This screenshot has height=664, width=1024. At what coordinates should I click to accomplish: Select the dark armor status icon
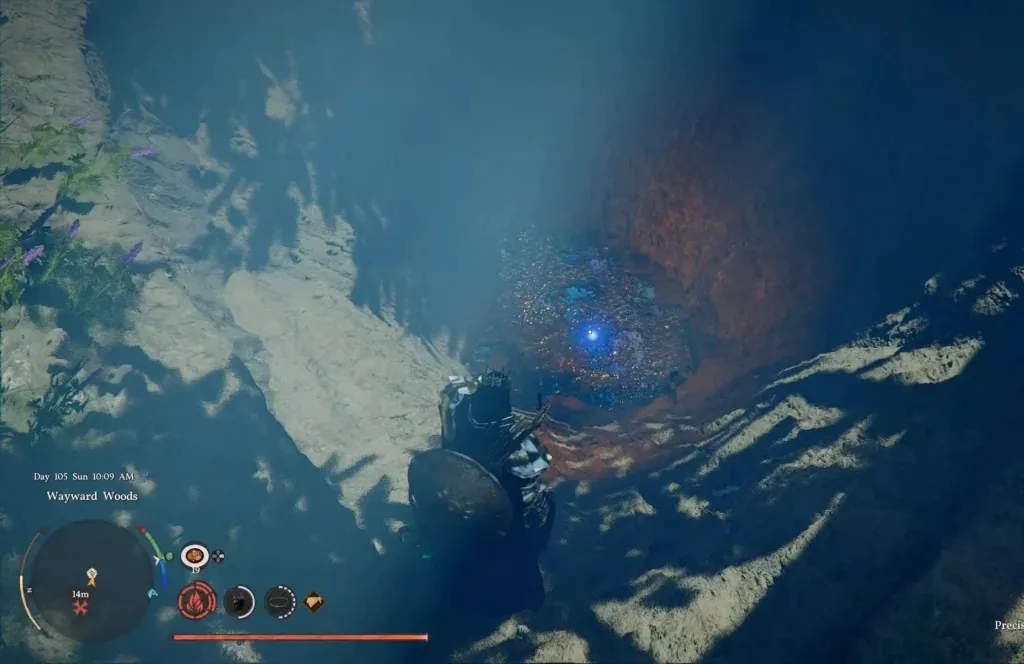click(x=239, y=601)
